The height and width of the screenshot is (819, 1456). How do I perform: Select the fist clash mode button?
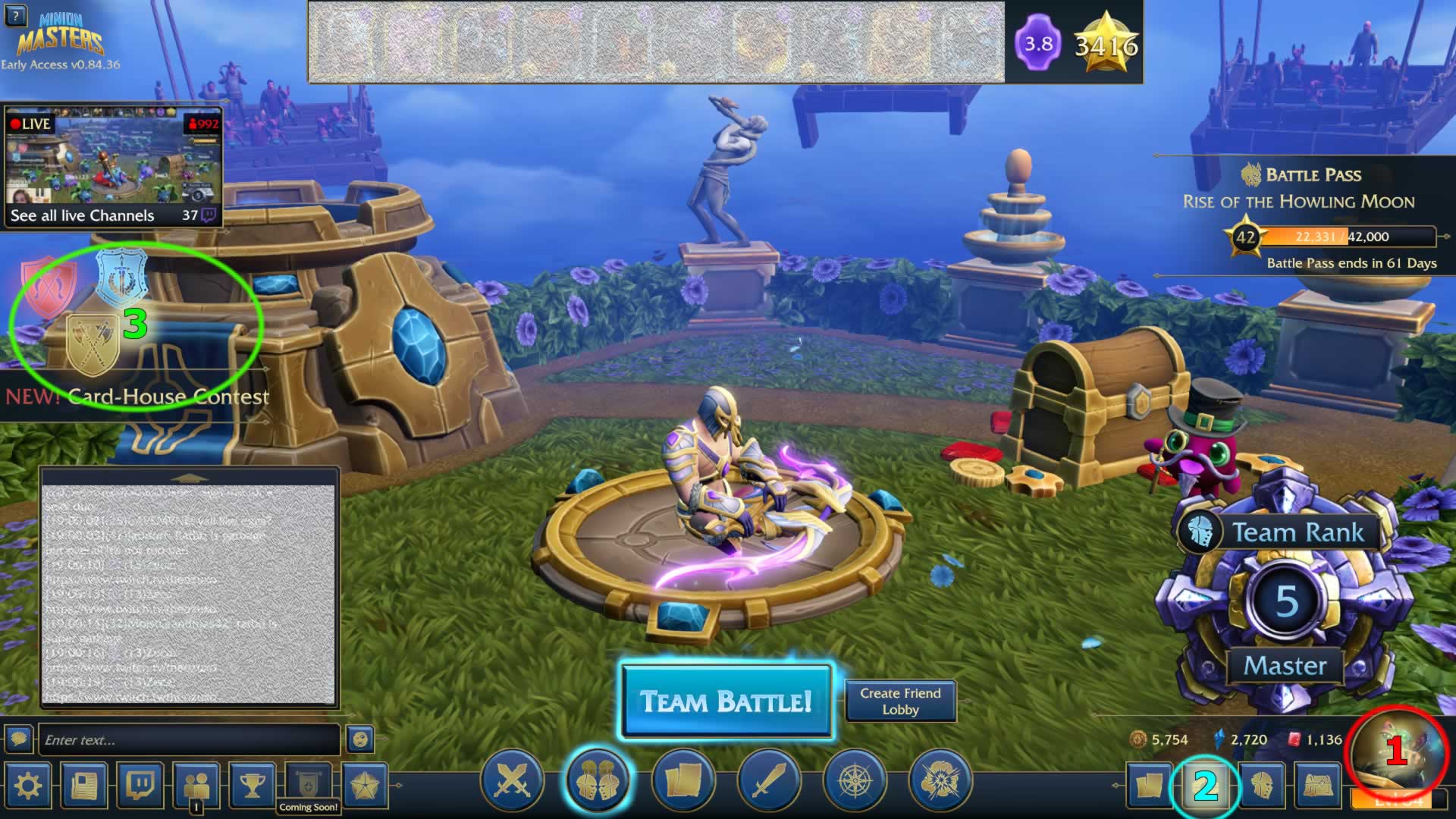pos(939,780)
